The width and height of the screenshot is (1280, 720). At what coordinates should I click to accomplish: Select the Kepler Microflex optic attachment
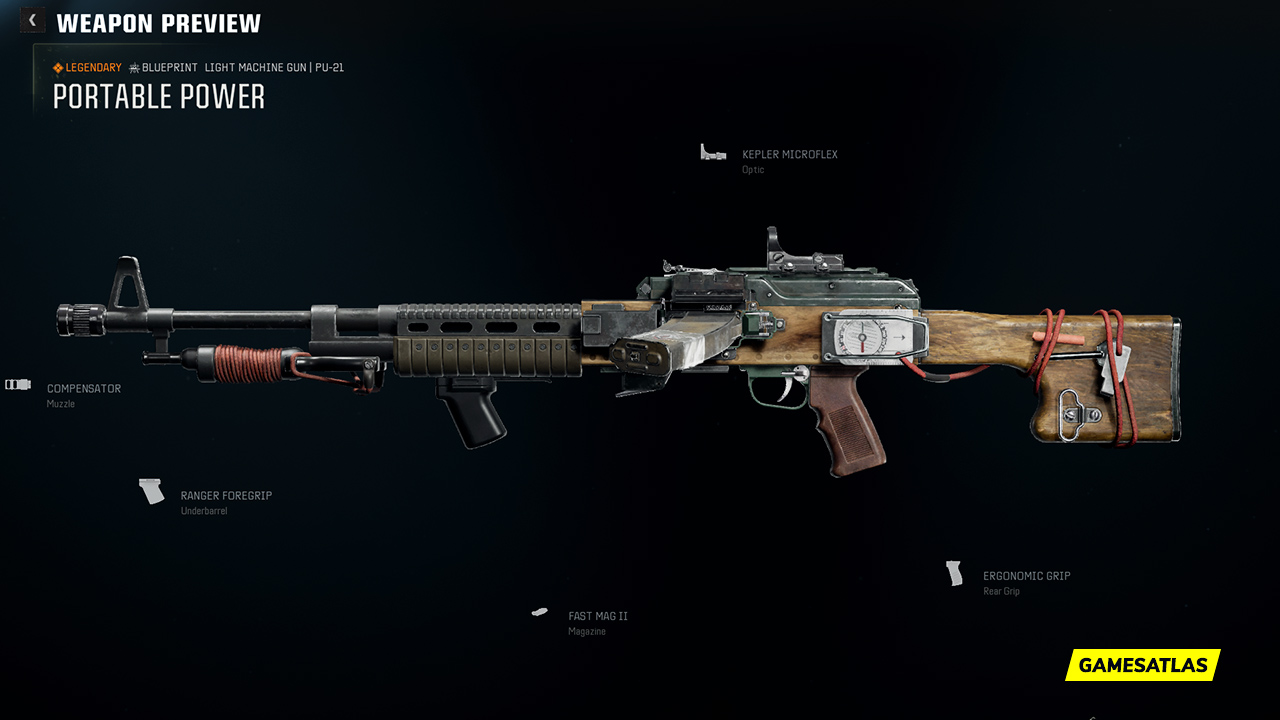point(789,155)
